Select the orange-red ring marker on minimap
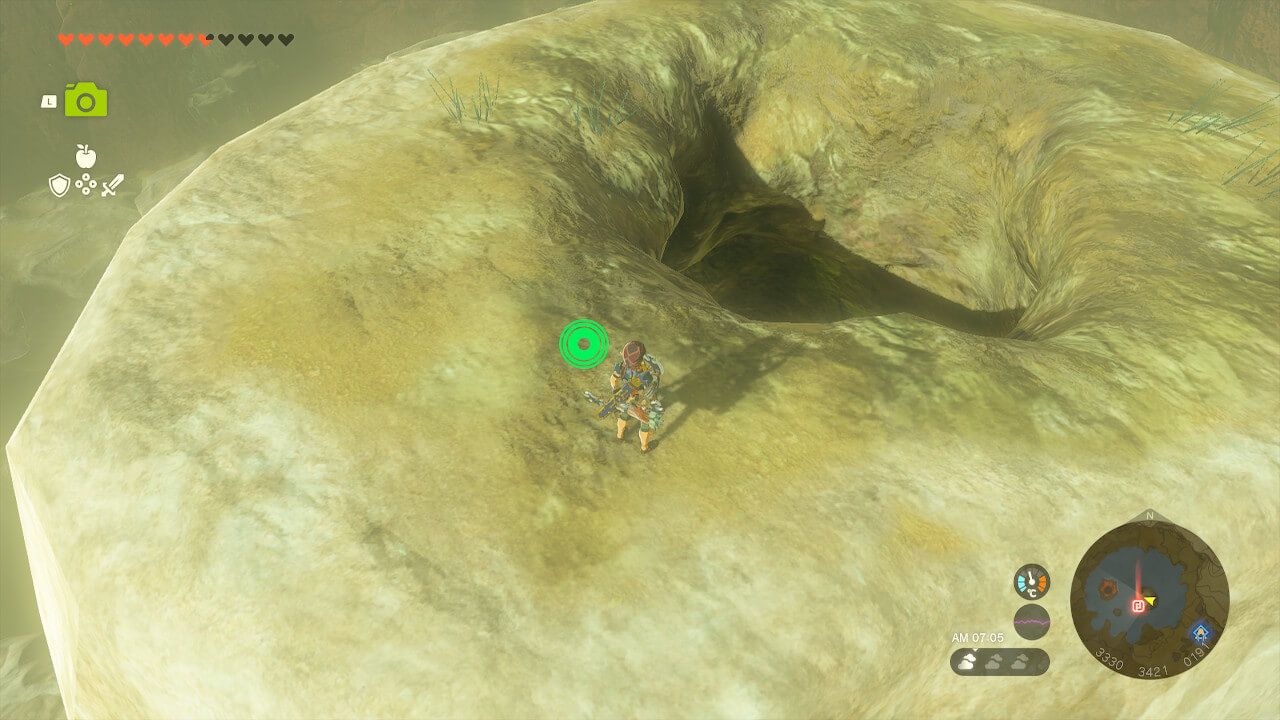The height and width of the screenshot is (720, 1280). tap(1108, 588)
